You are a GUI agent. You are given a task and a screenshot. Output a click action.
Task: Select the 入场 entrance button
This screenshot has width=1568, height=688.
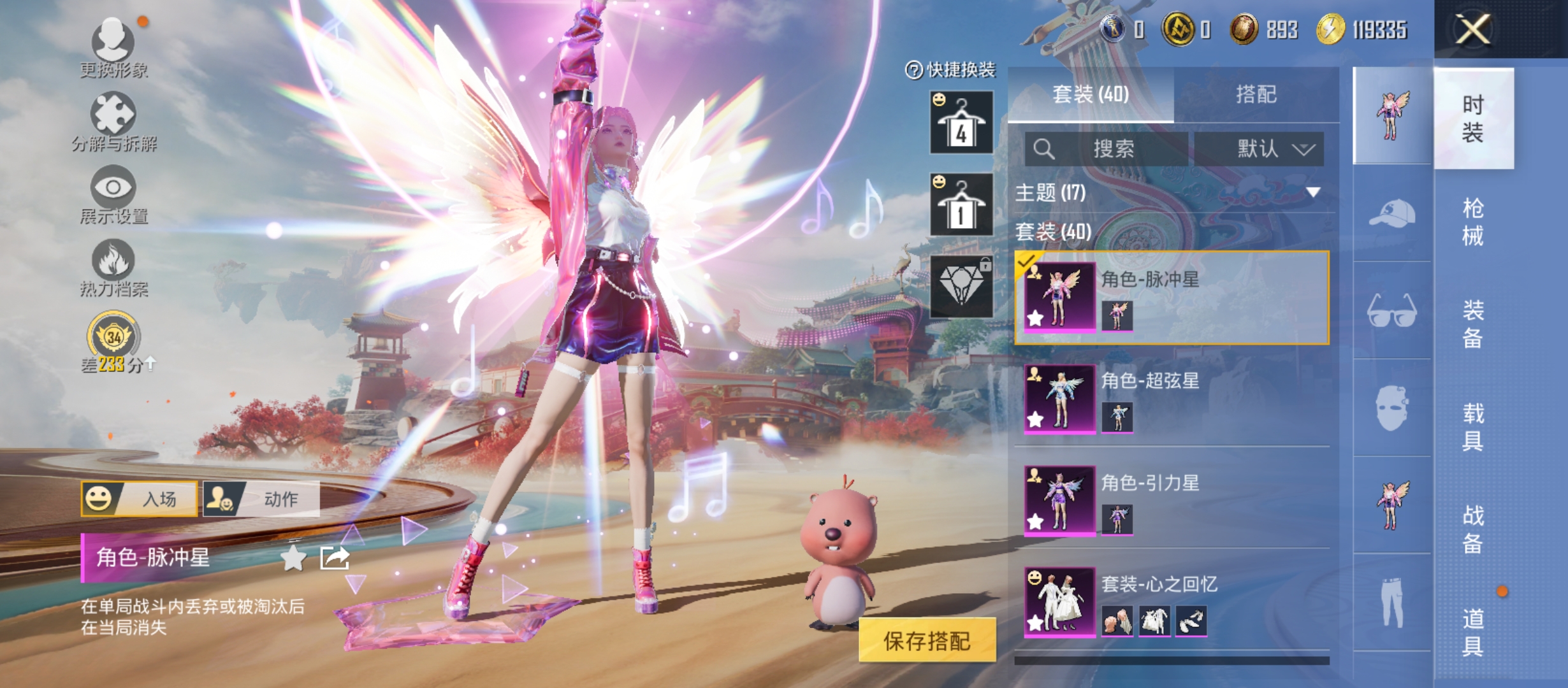click(x=140, y=498)
